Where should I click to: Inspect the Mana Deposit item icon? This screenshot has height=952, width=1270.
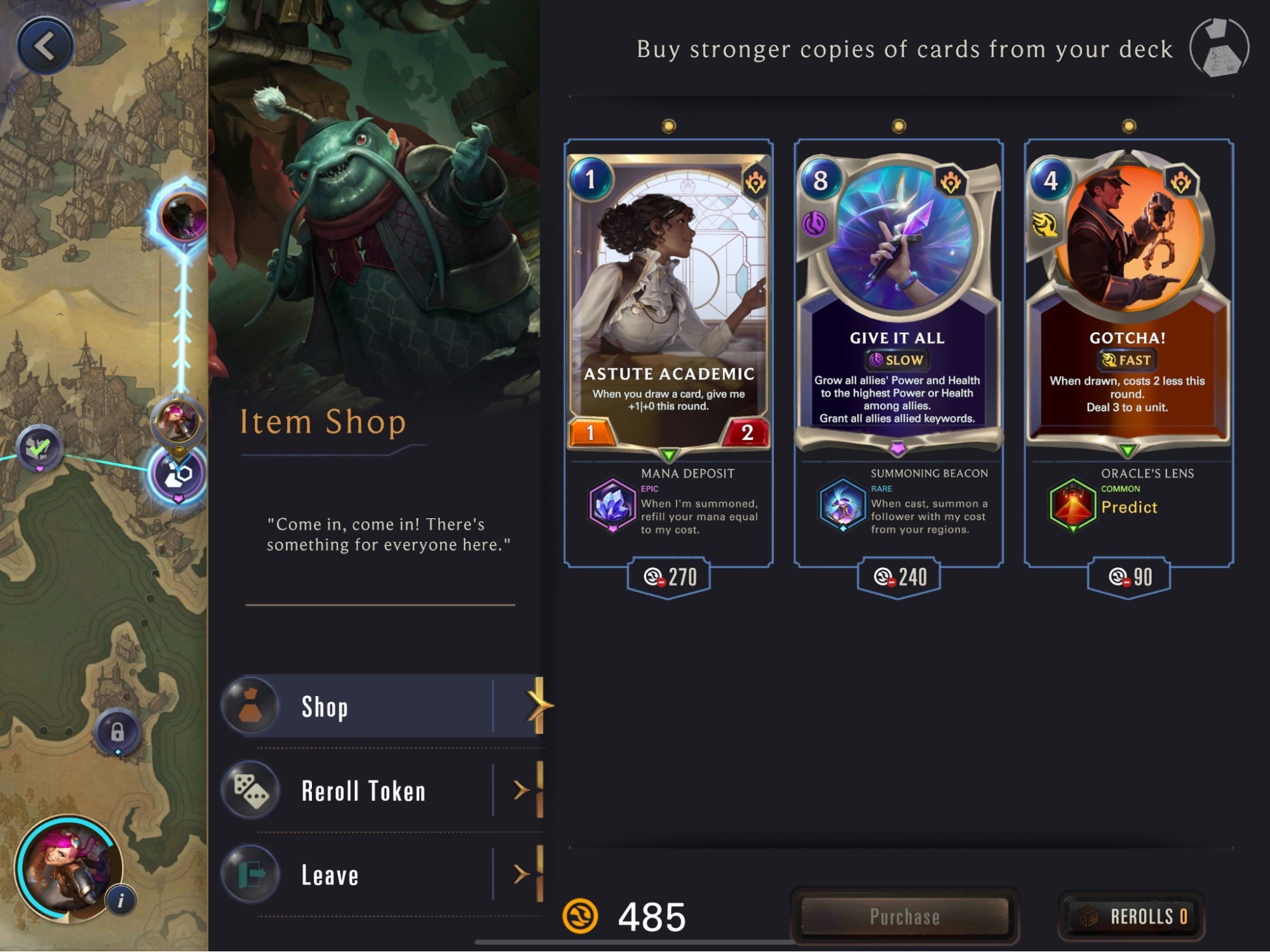(x=612, y=505)
